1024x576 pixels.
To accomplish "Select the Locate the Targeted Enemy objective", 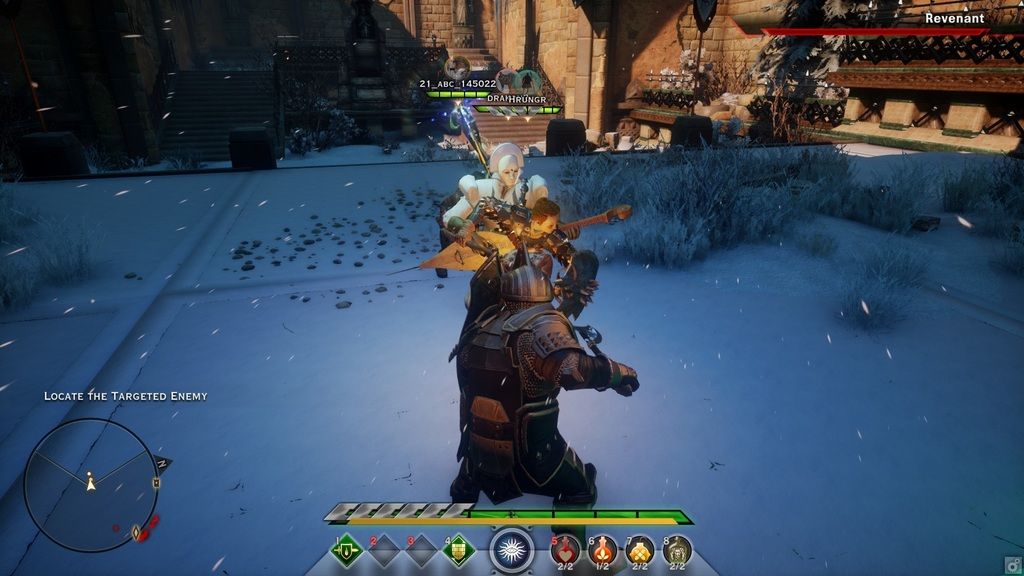I will [125, 396].
